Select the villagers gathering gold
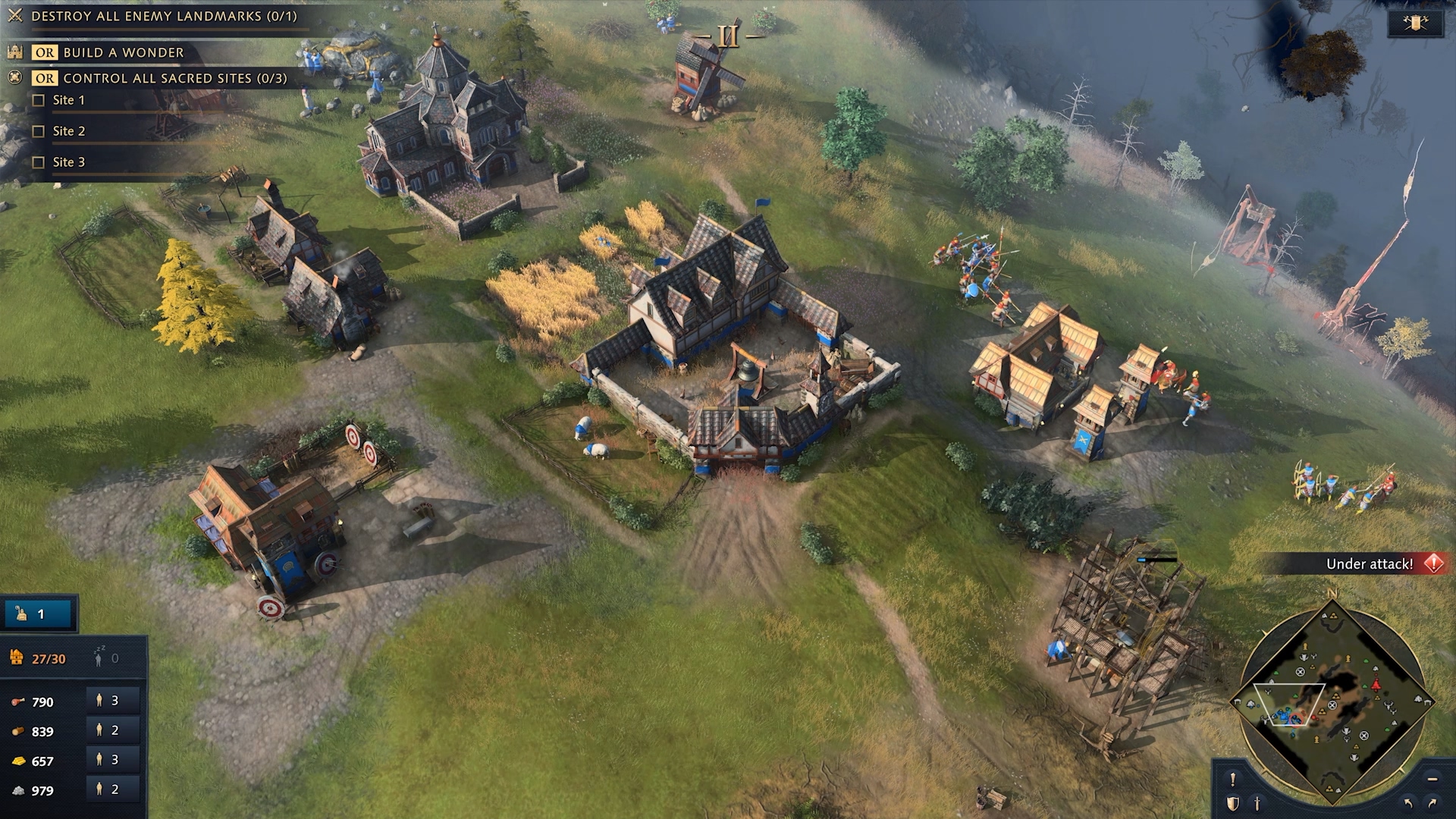 point(111,760)
